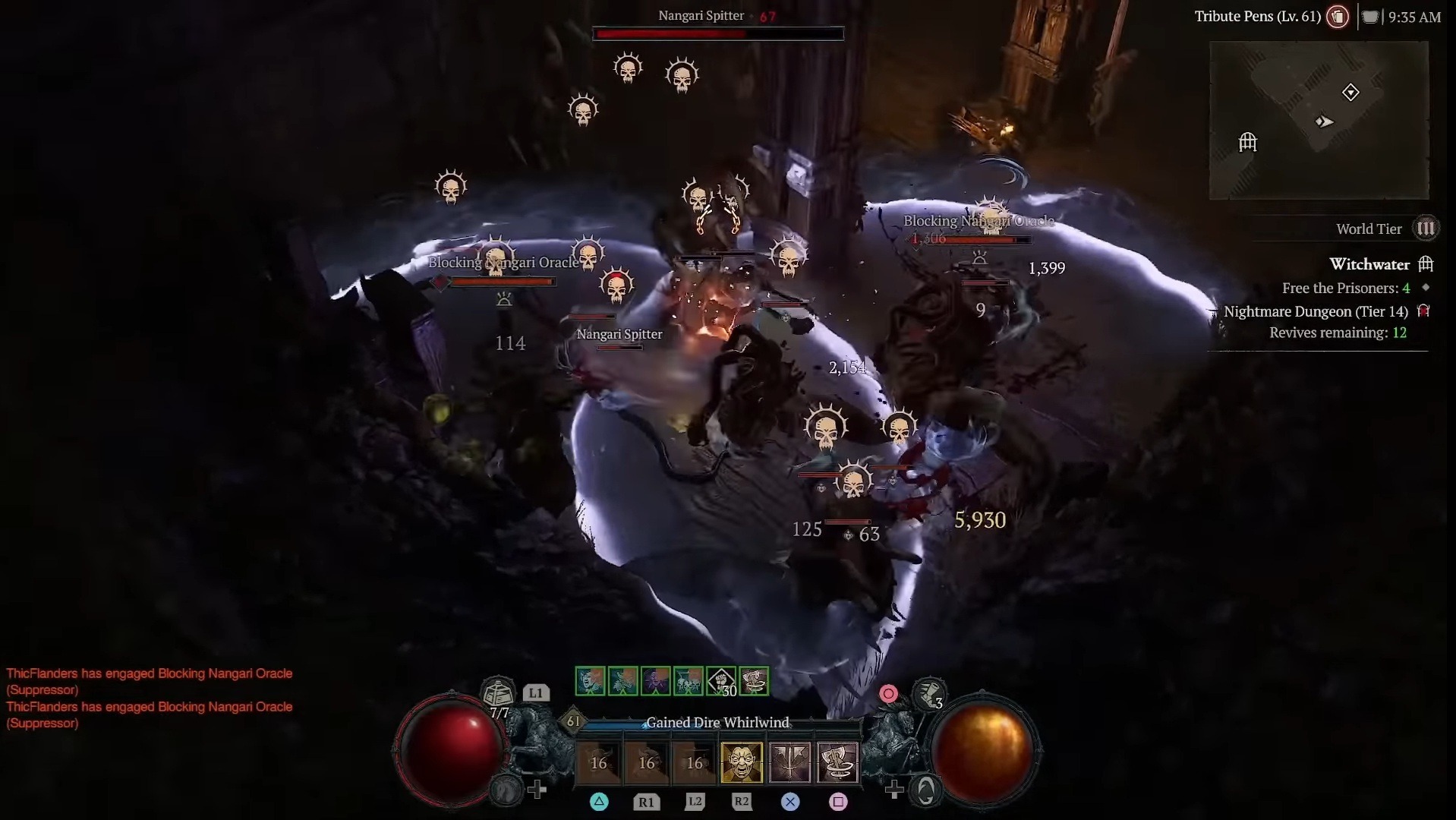Screen dimensions: 1456x820
Task: Click the World Tier III emblem
Action: (x=1425, y=228)
